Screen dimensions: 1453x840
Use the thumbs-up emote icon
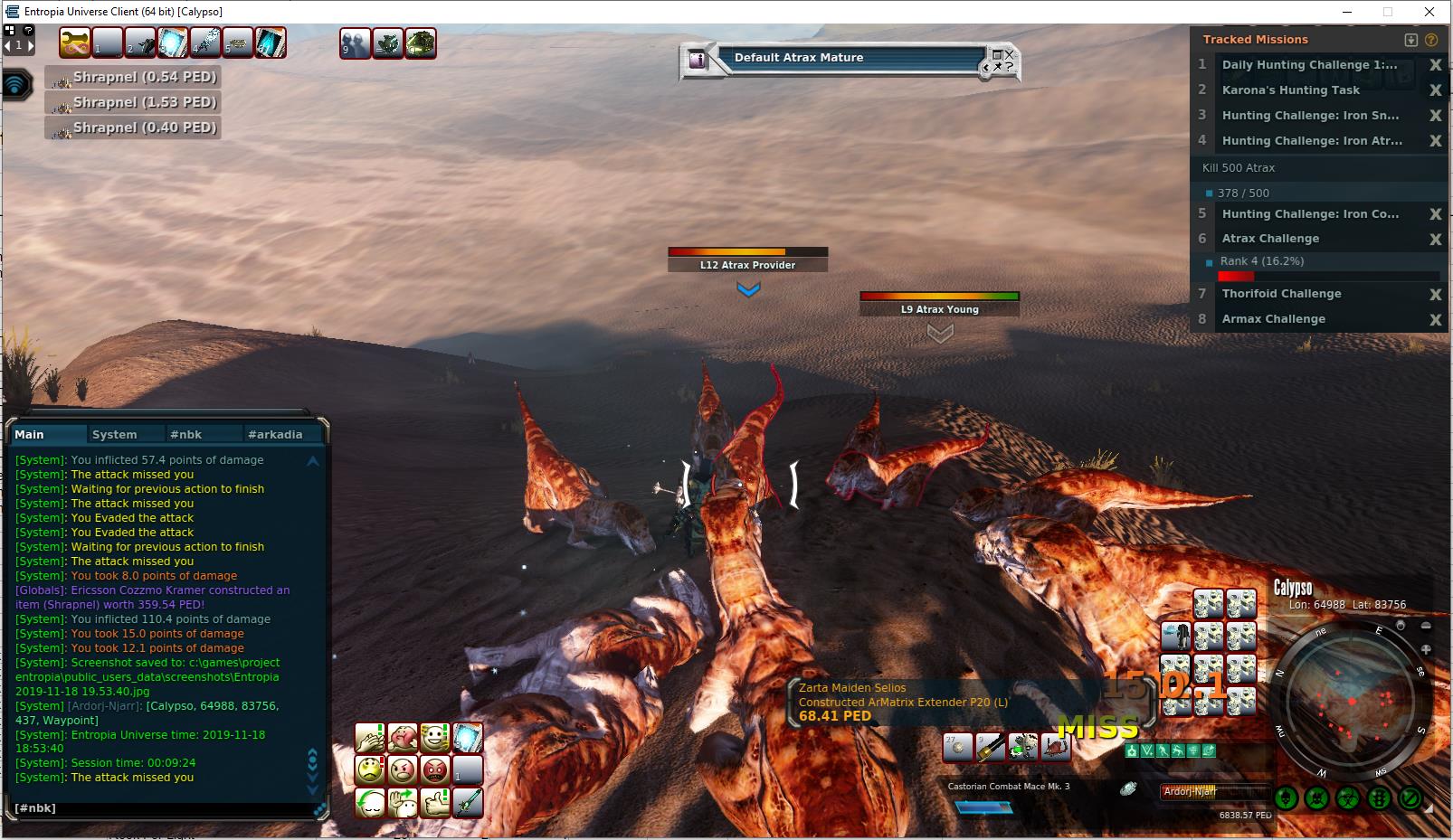click(x=435, y=803)
